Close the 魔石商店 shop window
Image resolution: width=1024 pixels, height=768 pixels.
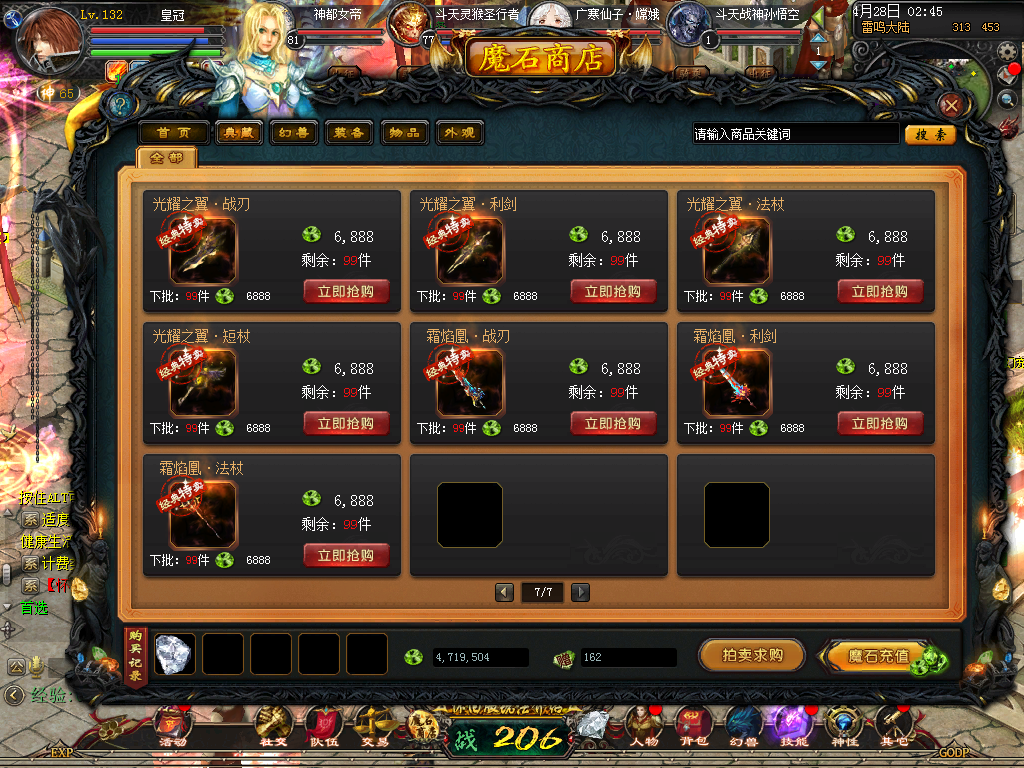(x=952, y=105)
